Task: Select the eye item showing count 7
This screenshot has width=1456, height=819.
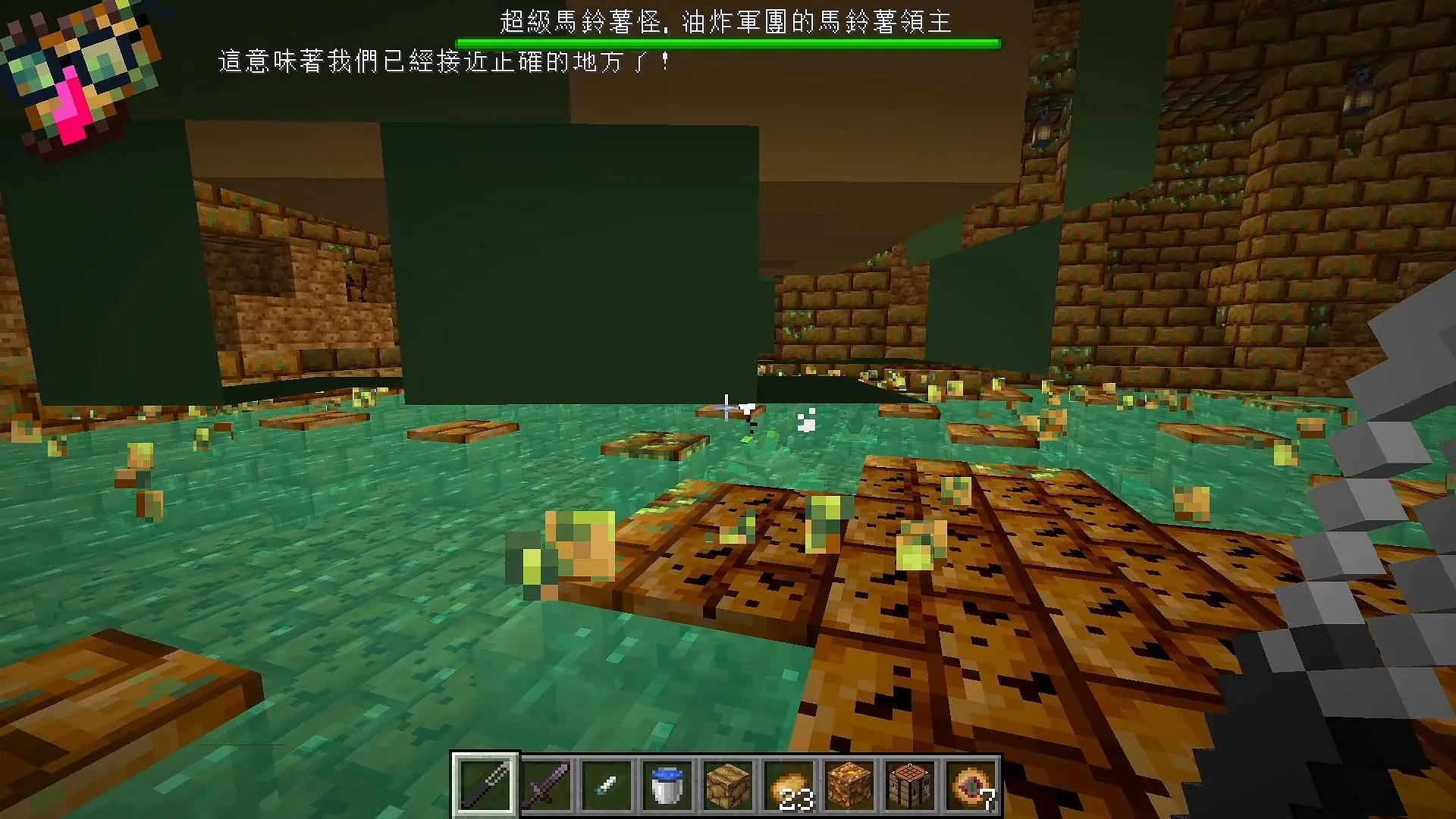Action: (968, 785)
